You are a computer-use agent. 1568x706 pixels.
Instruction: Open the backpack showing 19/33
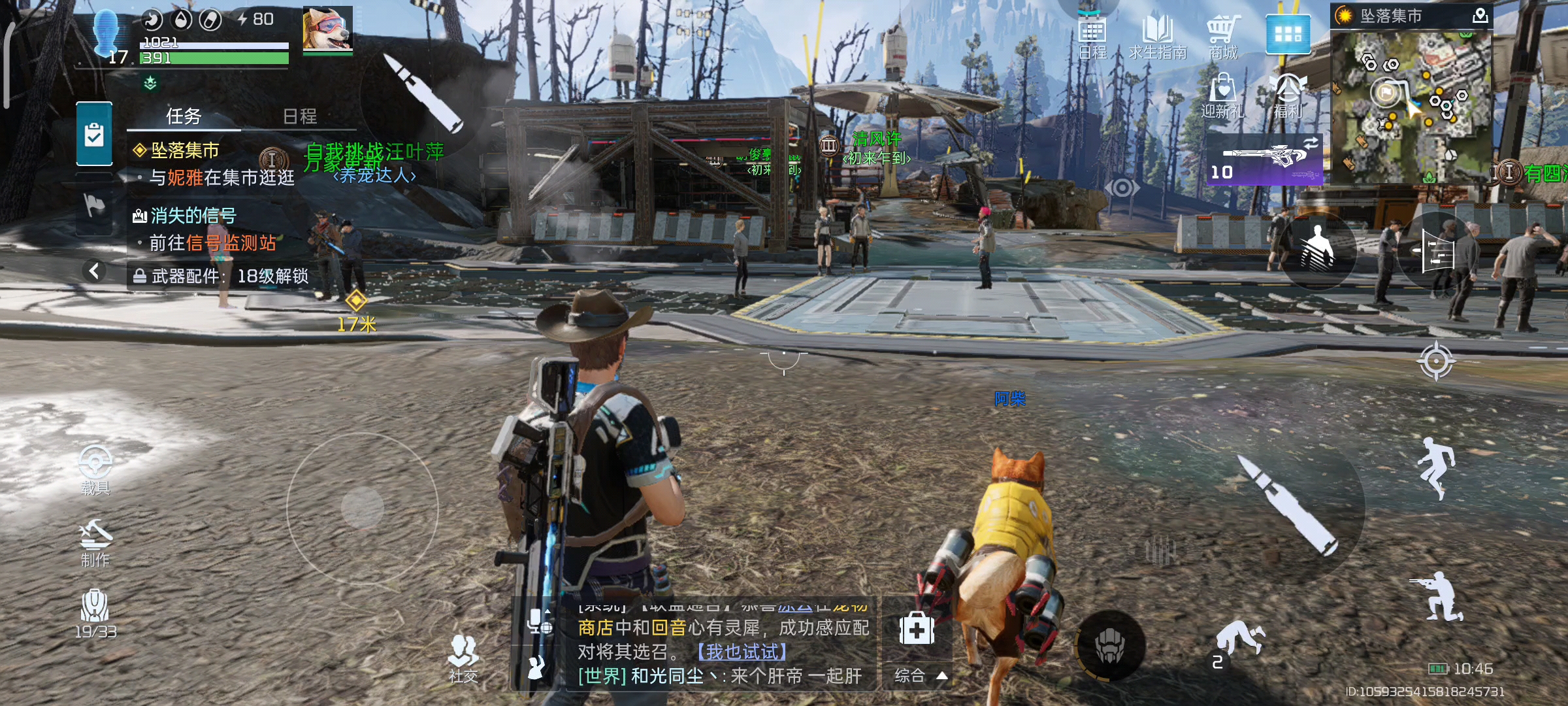coord(95,613)
